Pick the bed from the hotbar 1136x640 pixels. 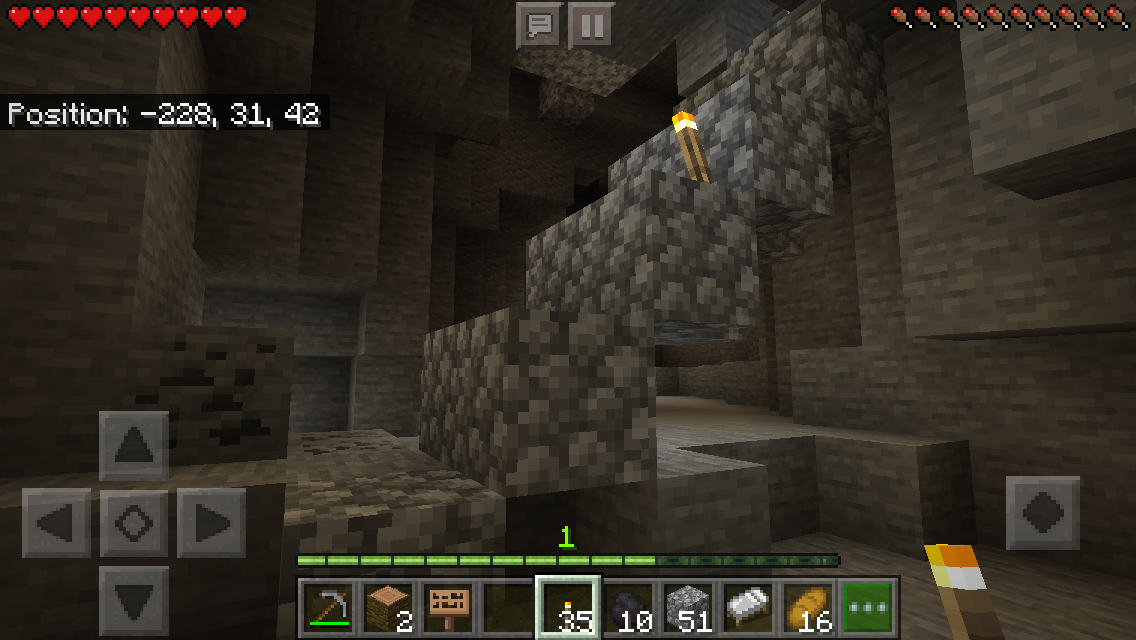[x=749, y=607]
